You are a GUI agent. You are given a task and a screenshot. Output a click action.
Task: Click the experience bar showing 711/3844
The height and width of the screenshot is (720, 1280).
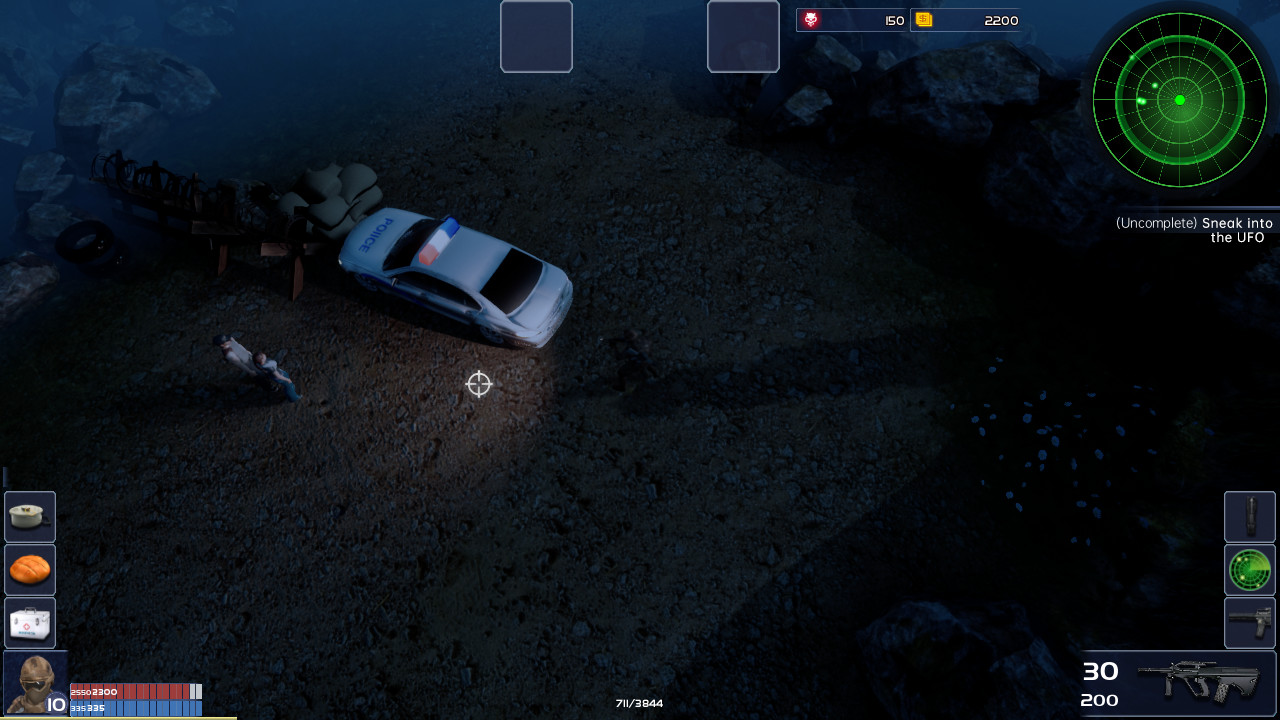click(x=640, y=703)
